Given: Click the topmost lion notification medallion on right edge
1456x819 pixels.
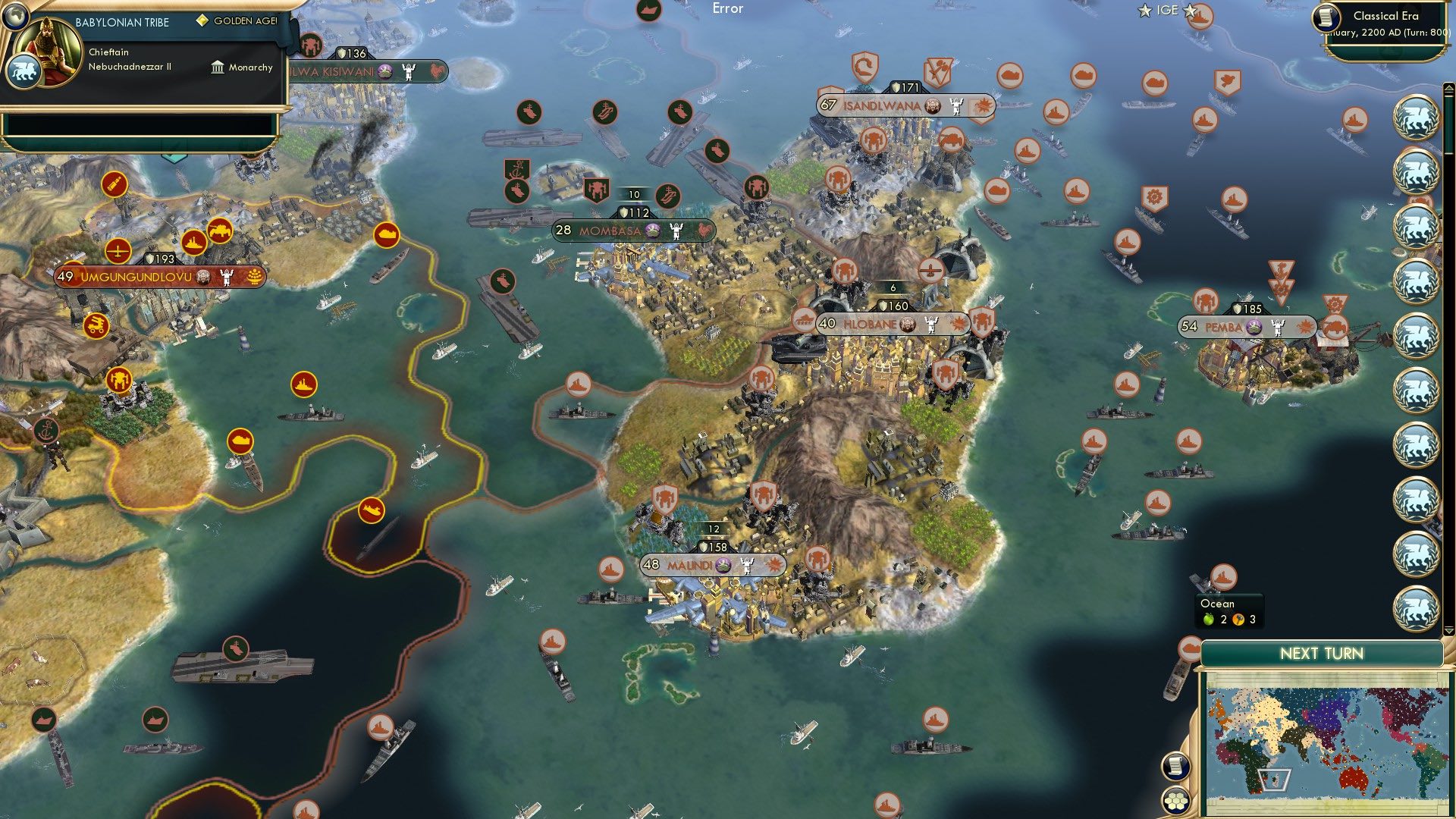Looking at the screenshot, I should (1415, 118).
